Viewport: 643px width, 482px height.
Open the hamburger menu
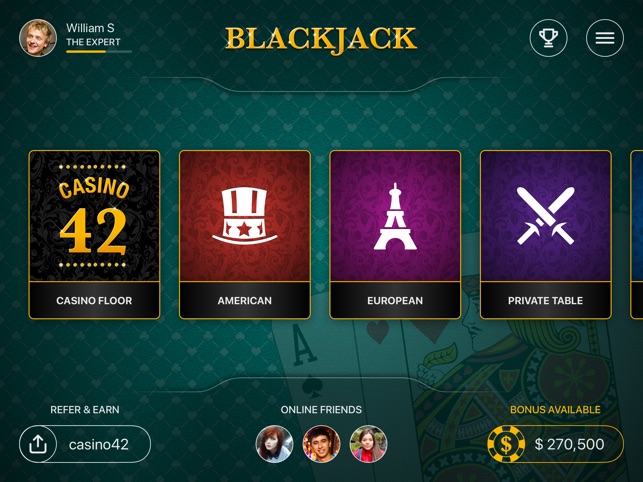pos(604,38)
